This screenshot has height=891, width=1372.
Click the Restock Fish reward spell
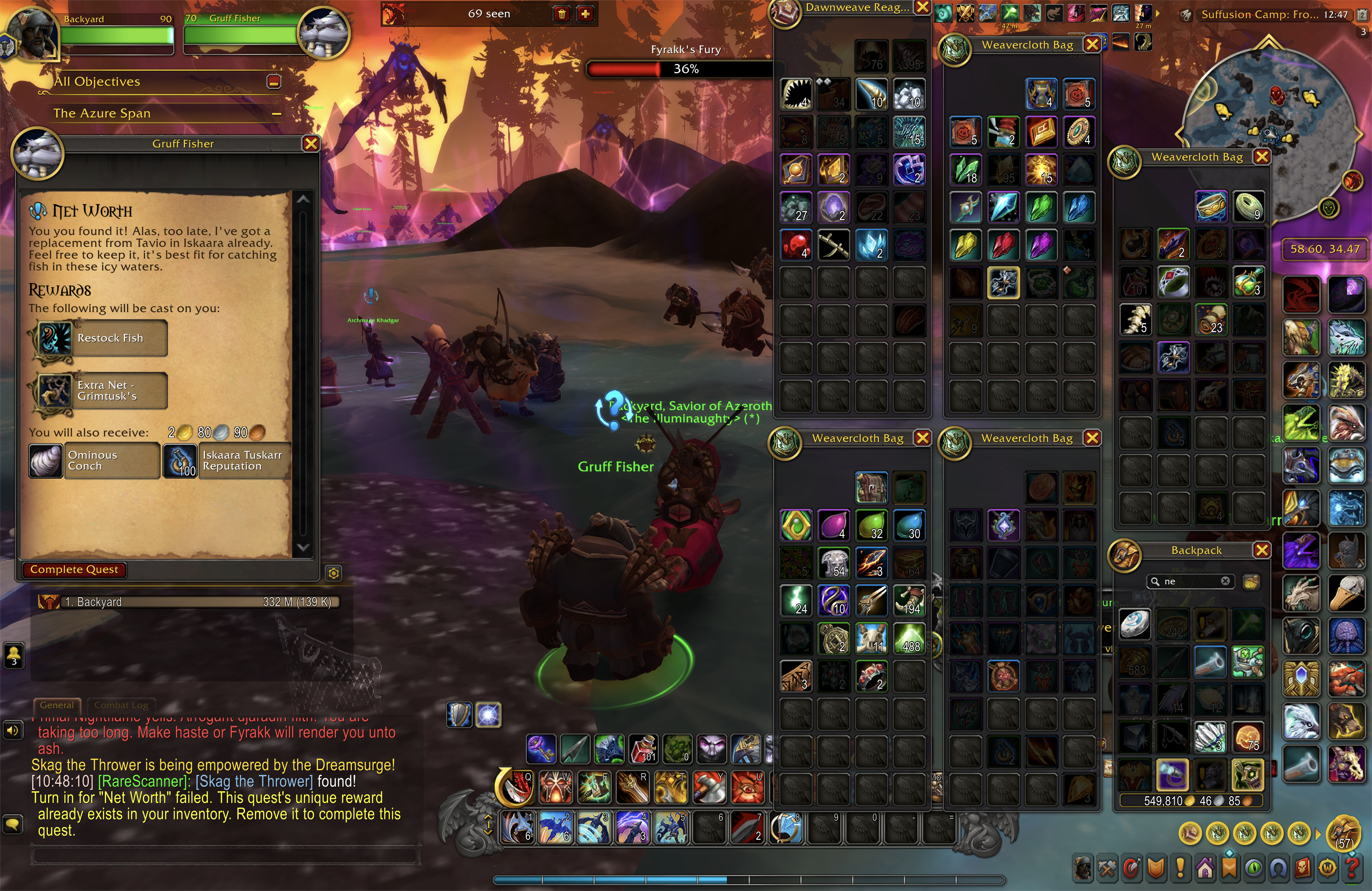(x=55, y=338)
